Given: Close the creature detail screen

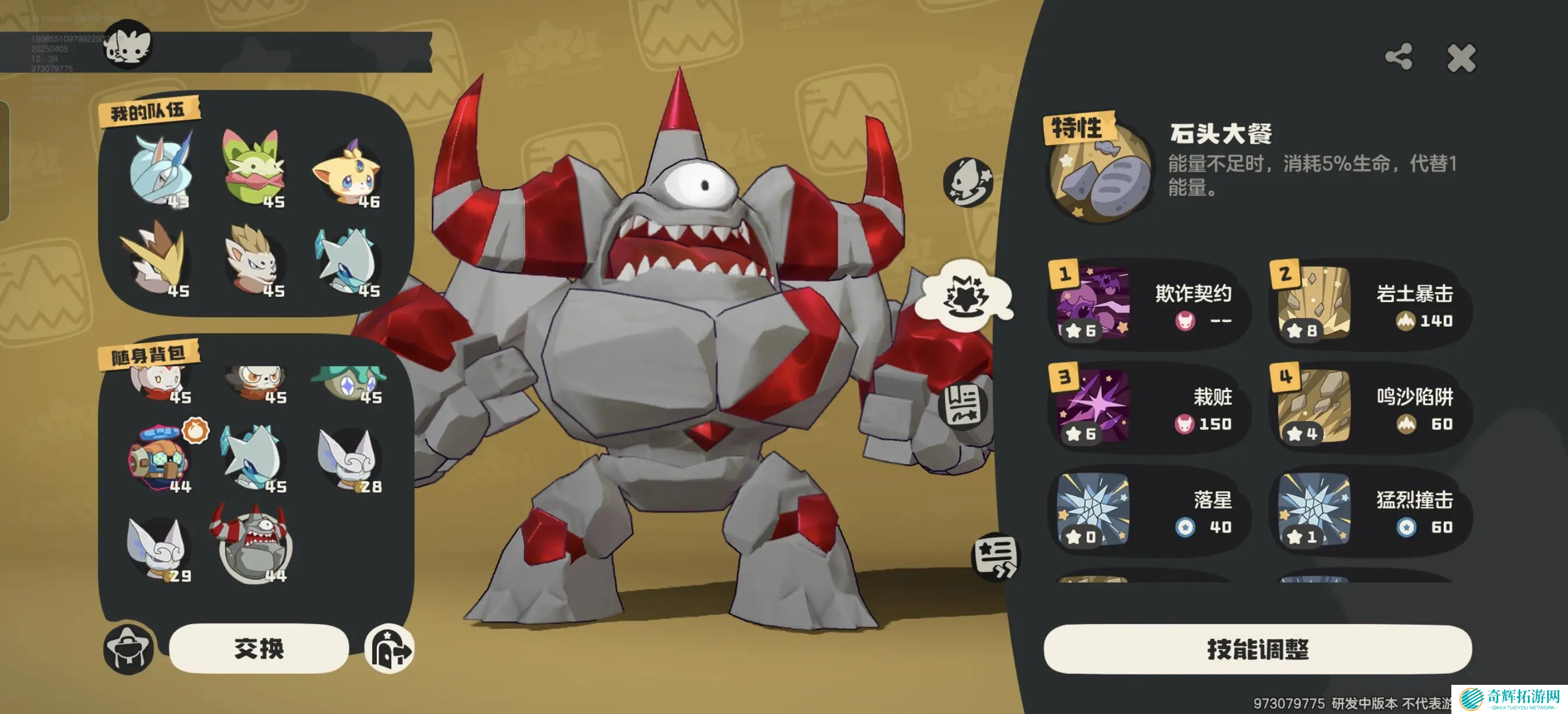Looking at the screenshot, I should click(x=1461, y=58).
